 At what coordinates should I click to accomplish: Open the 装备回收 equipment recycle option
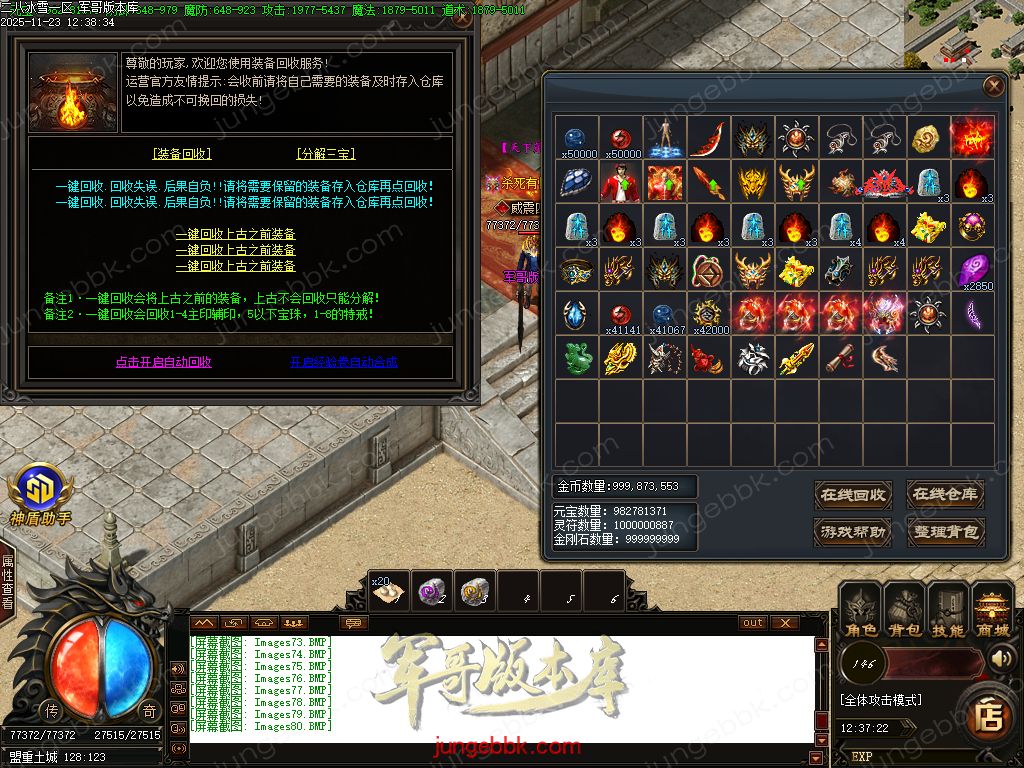coord(182,154)
